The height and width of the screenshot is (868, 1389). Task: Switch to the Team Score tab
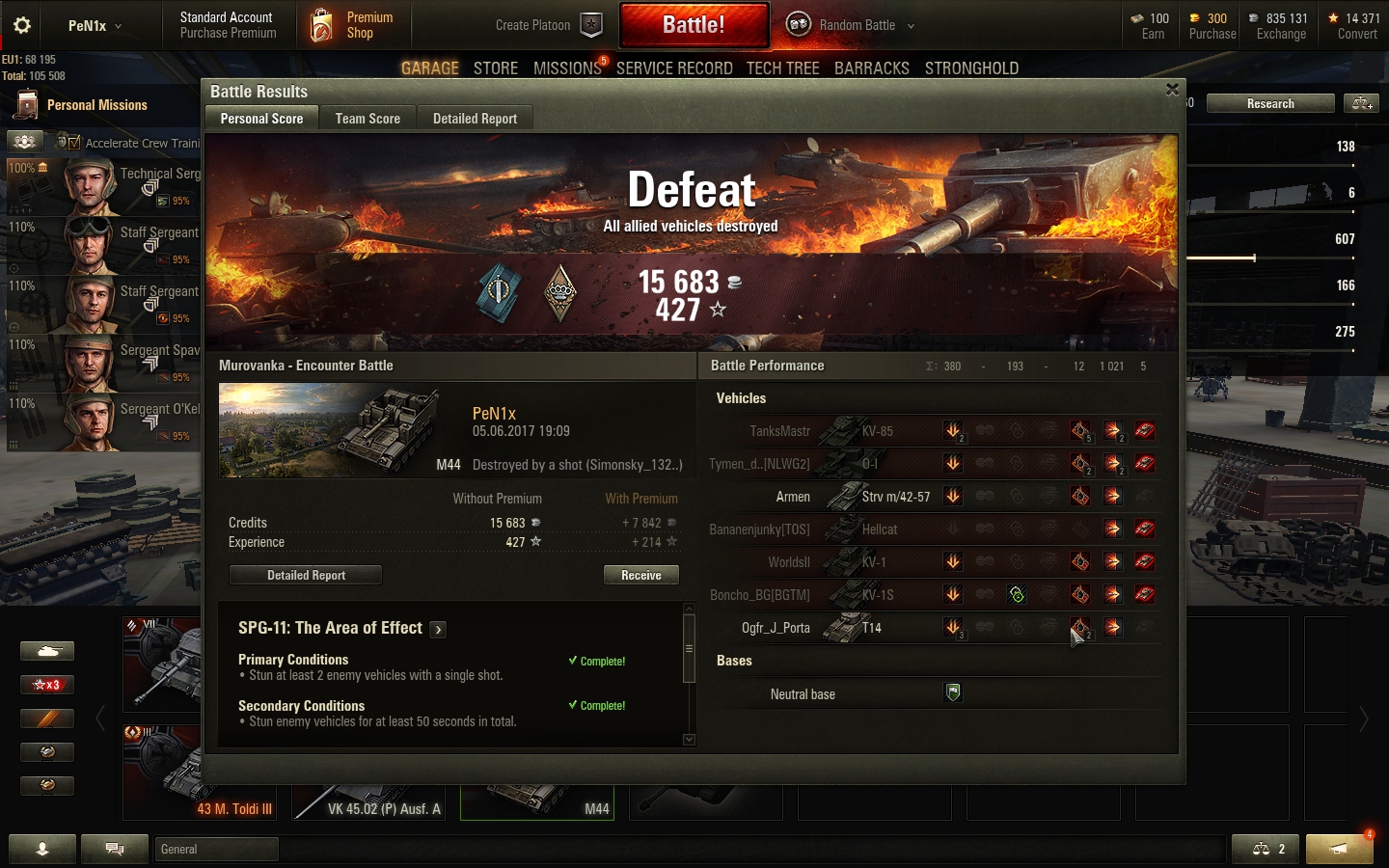pos(368,119)
